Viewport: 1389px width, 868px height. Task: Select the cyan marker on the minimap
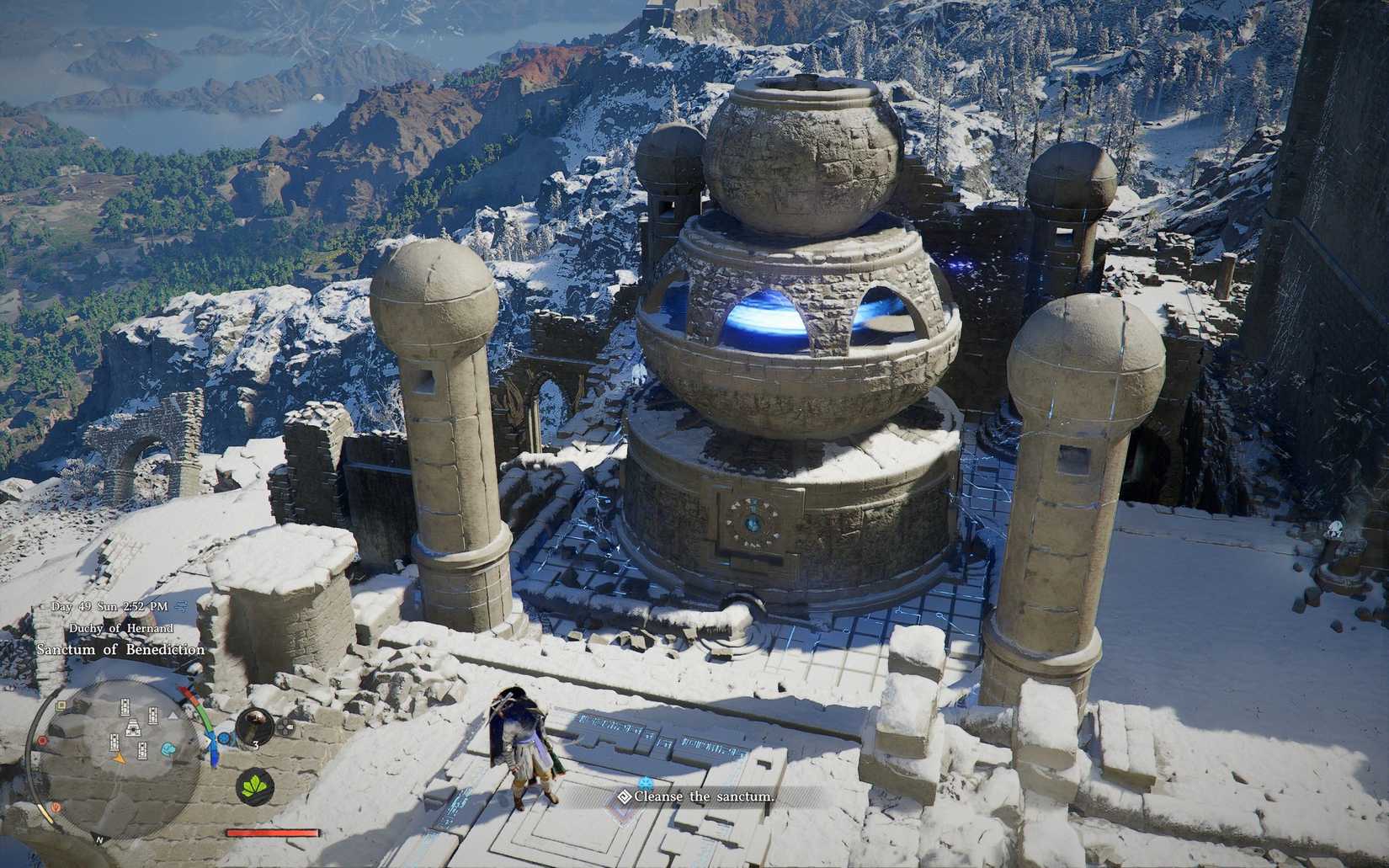pos(169,748)
